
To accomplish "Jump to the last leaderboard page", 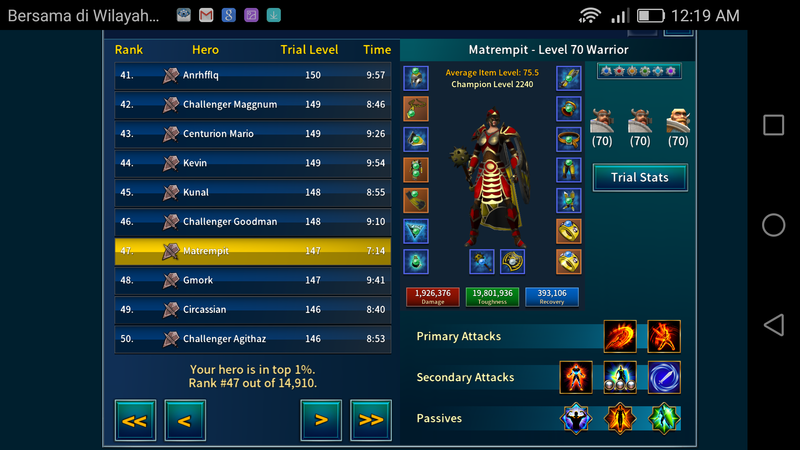I will click(371, 420).
